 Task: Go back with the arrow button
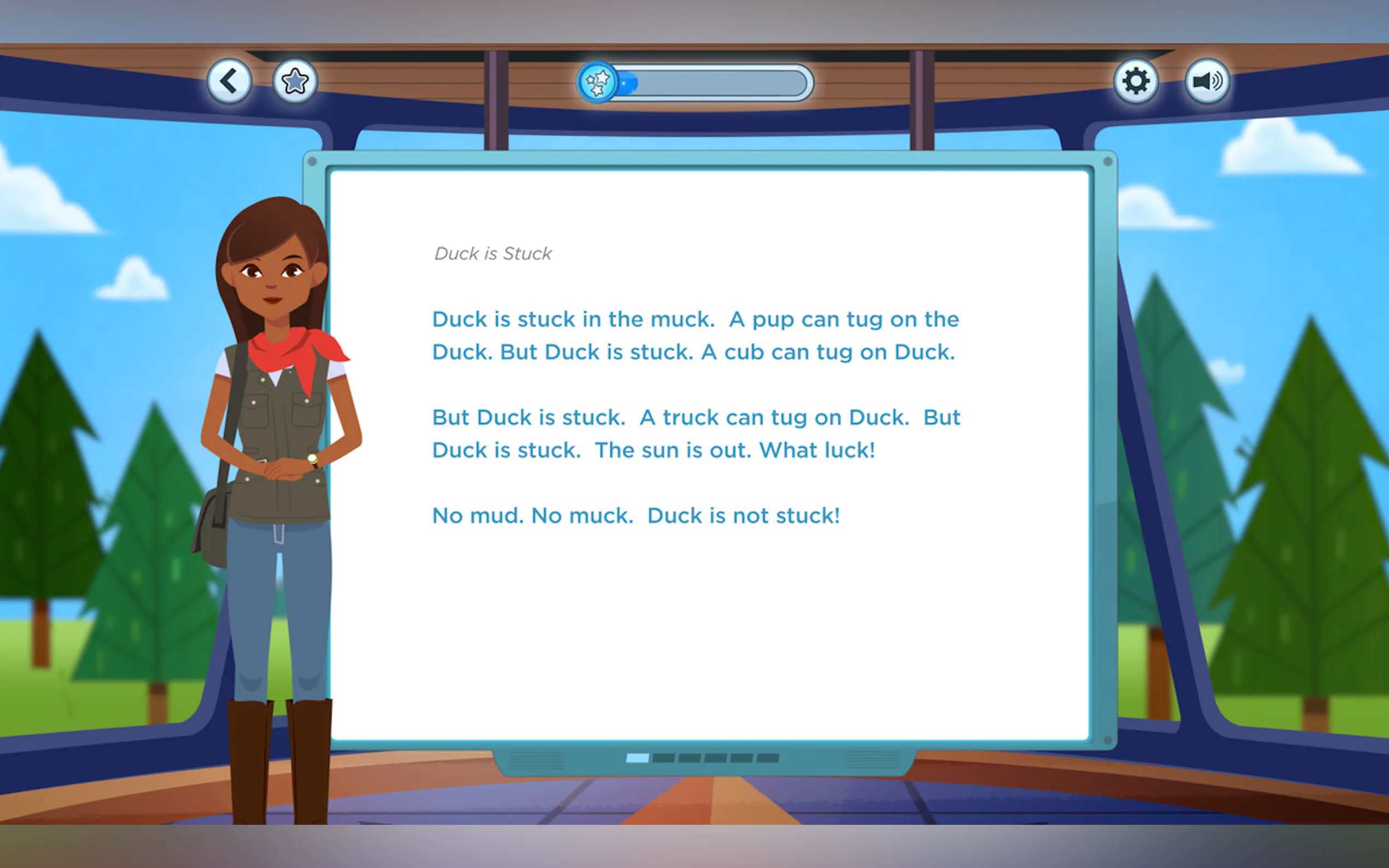tap(229, 81)
